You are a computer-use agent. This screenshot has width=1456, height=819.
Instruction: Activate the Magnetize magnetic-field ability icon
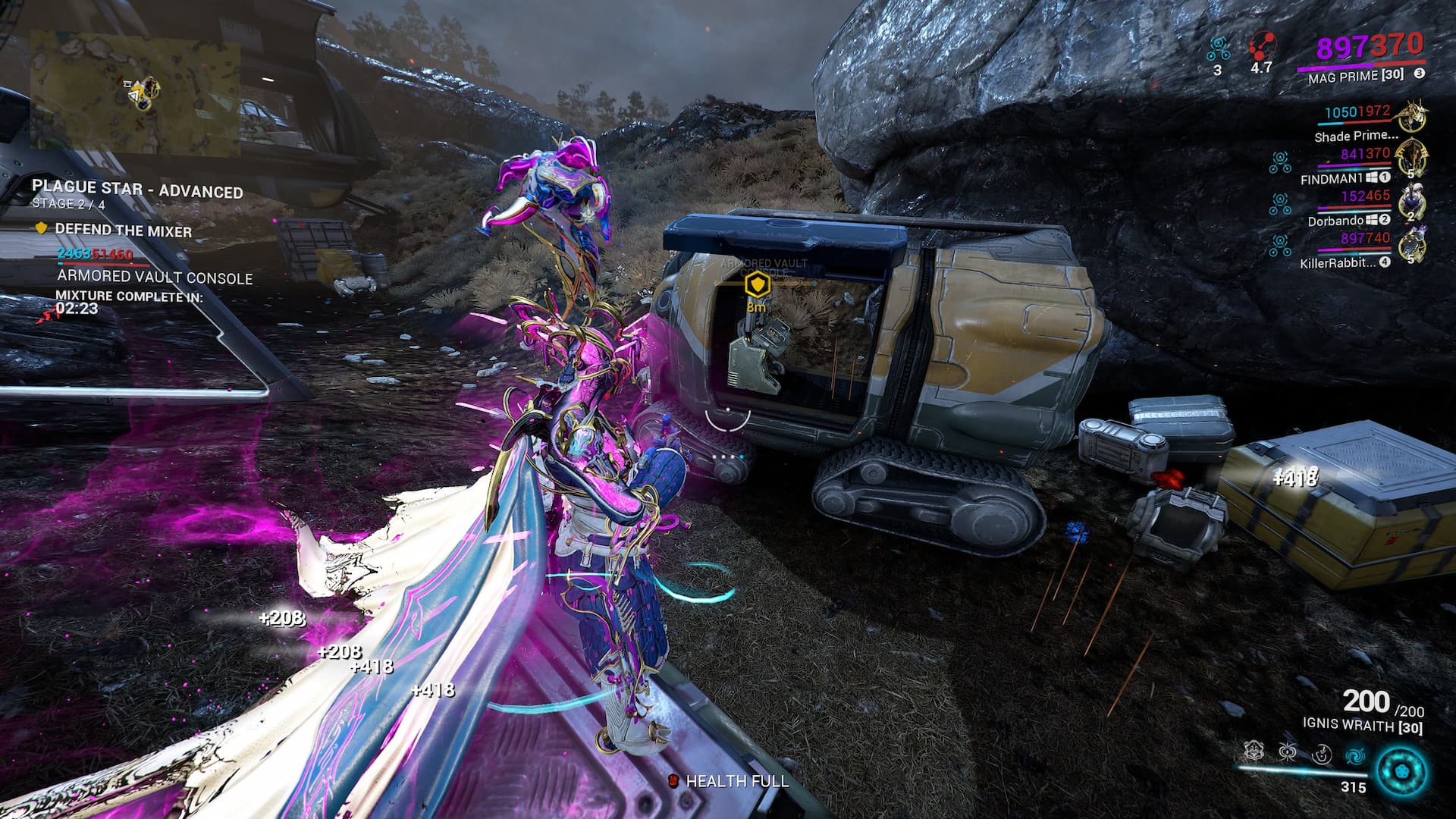1287,753
